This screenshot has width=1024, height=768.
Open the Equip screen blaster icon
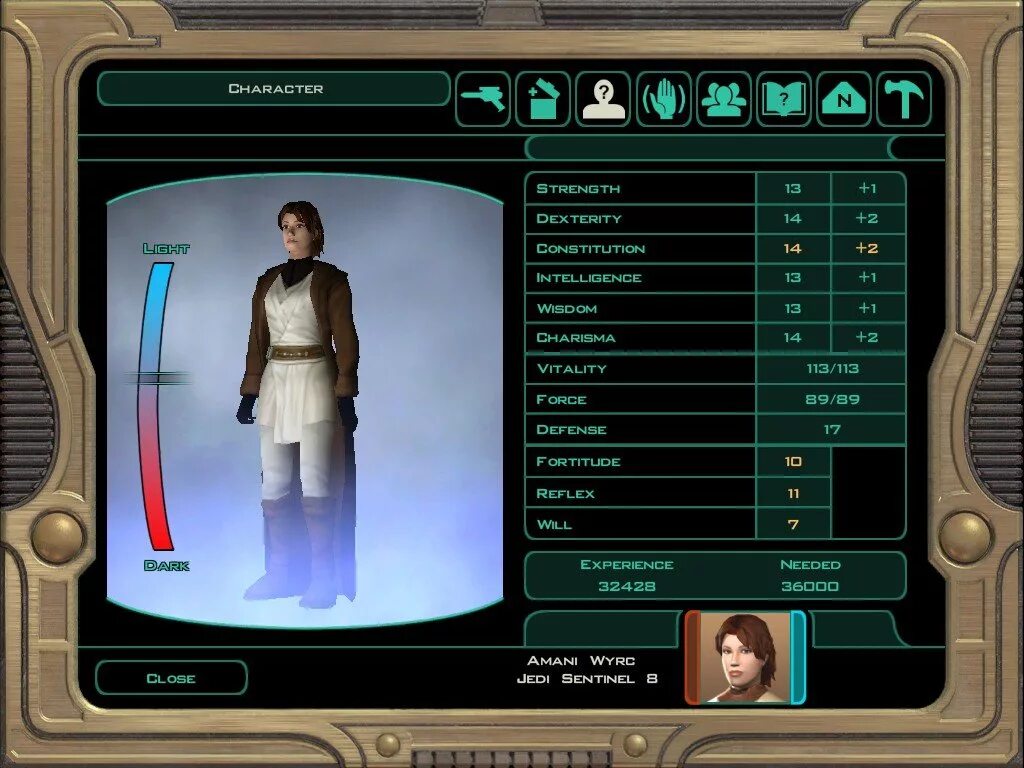pyautogui.click(x=484, y=99)
